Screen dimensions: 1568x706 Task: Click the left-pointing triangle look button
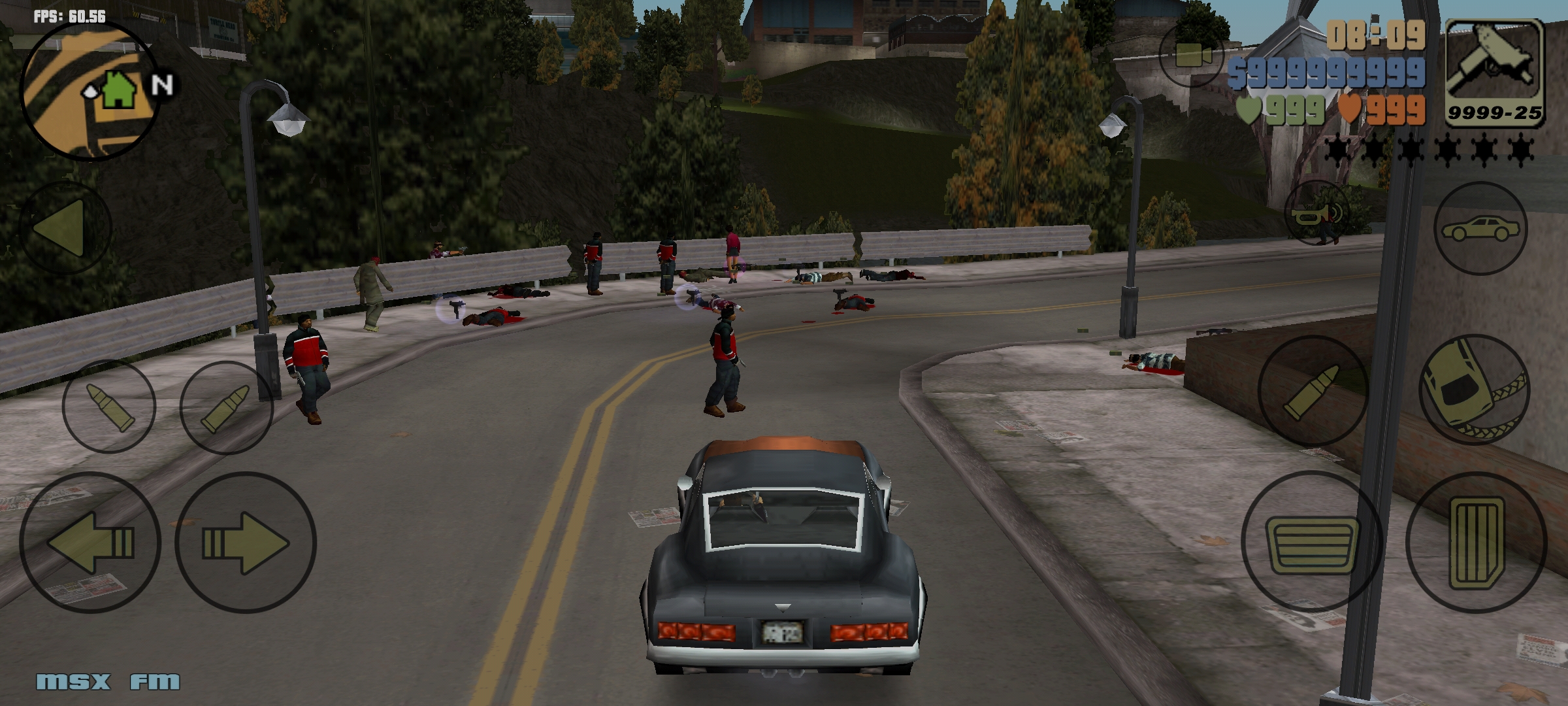coord(64,227)
